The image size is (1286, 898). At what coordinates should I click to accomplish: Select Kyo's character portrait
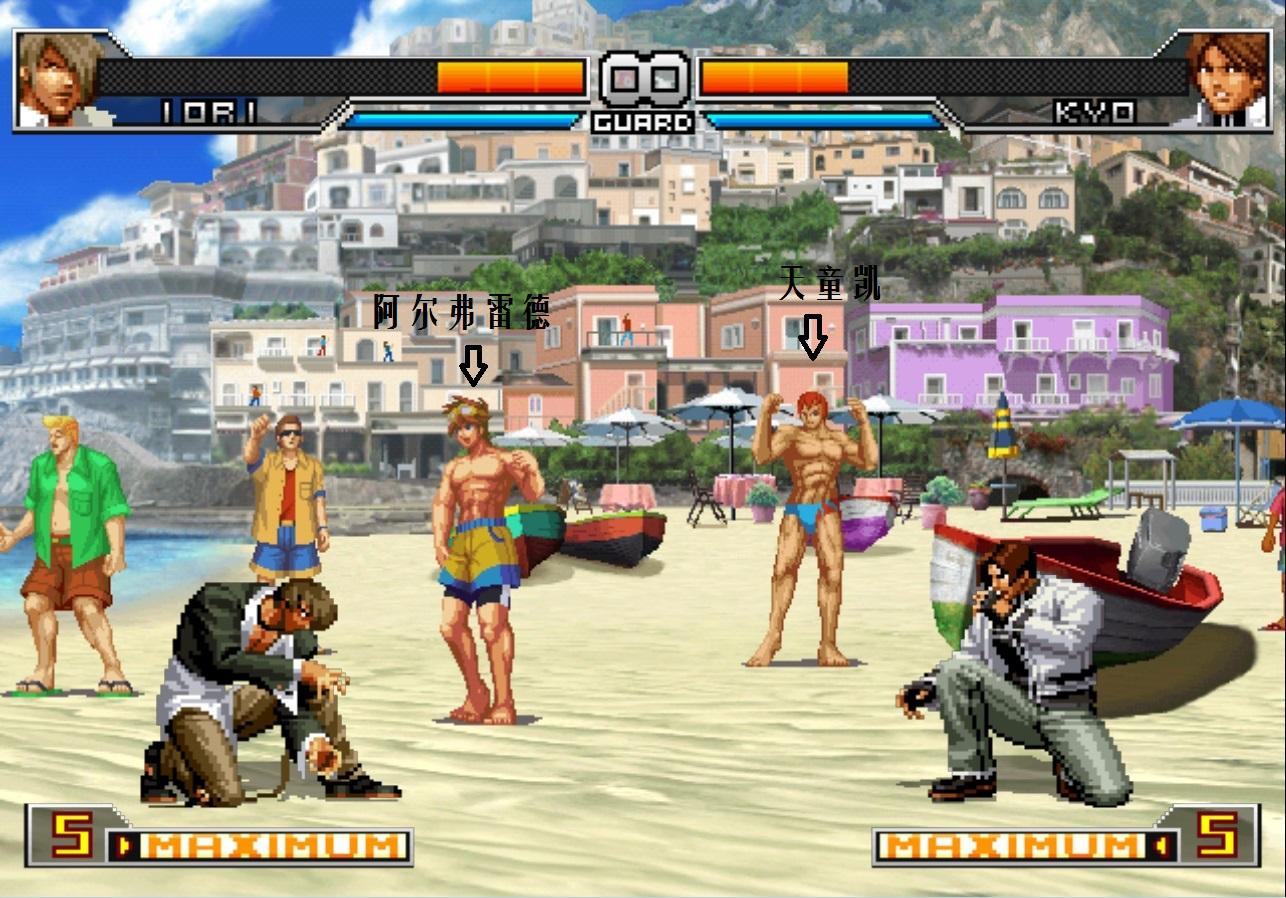point(1226,80)
